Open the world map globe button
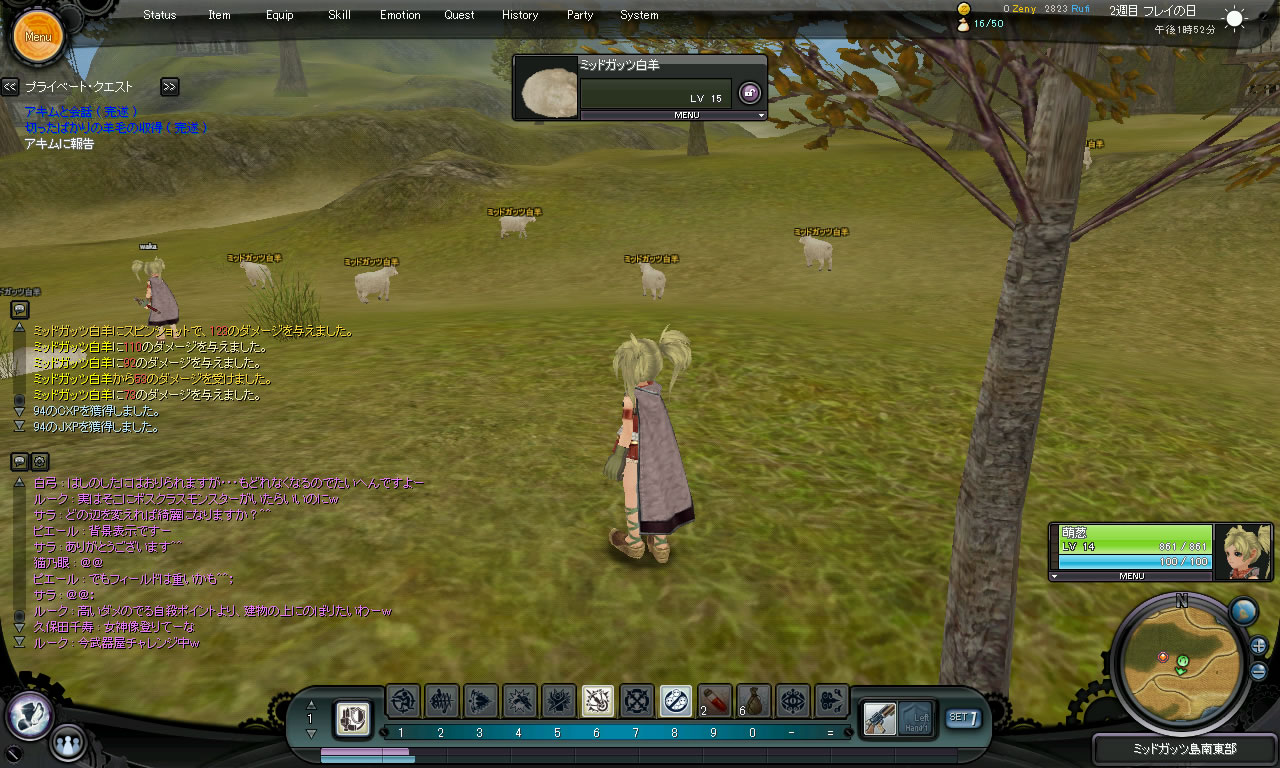This screenshot has height=768, width=1280. (x=1243, y=611)
